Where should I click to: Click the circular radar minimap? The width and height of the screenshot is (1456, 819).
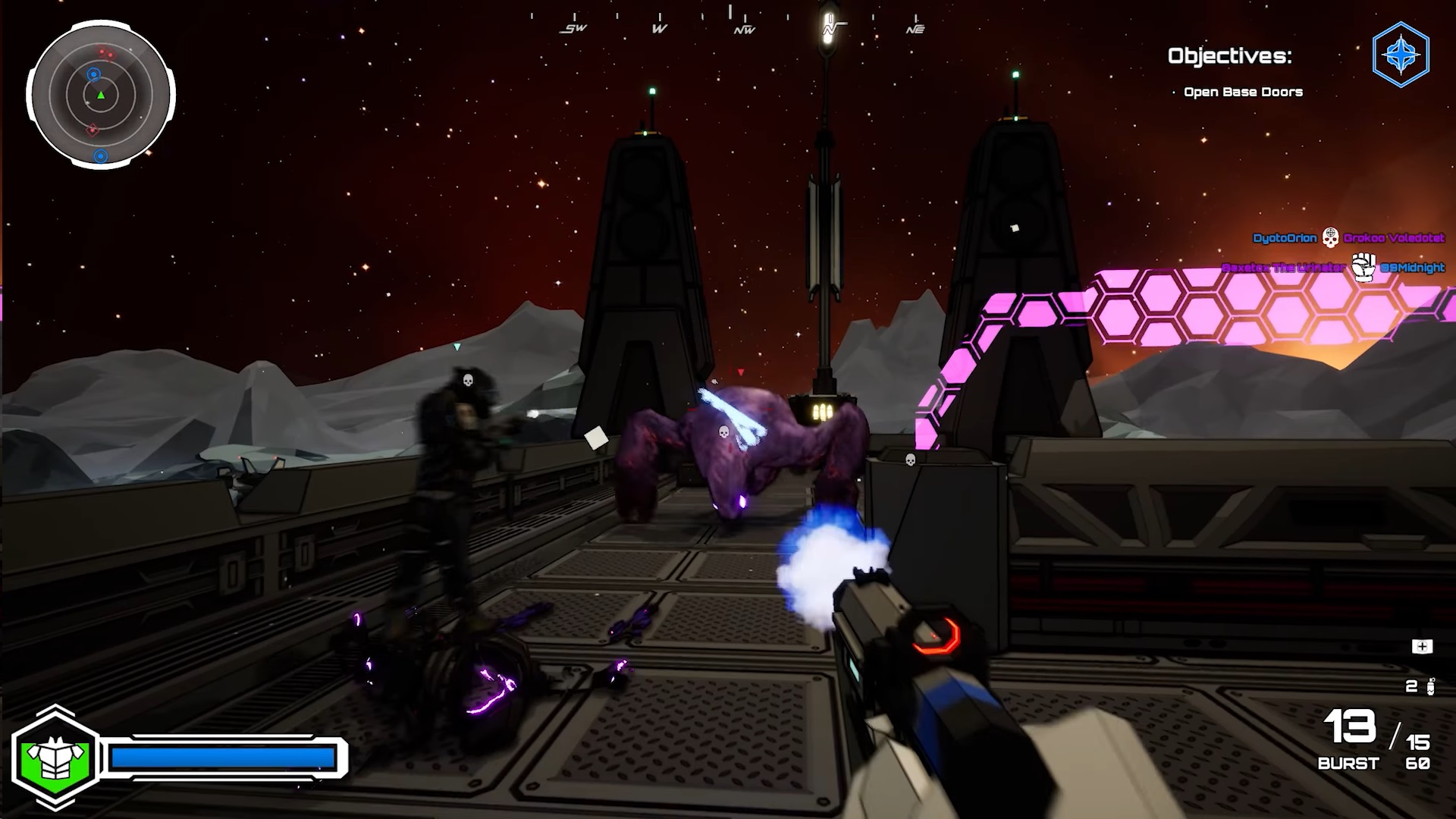tap(101, 96)
